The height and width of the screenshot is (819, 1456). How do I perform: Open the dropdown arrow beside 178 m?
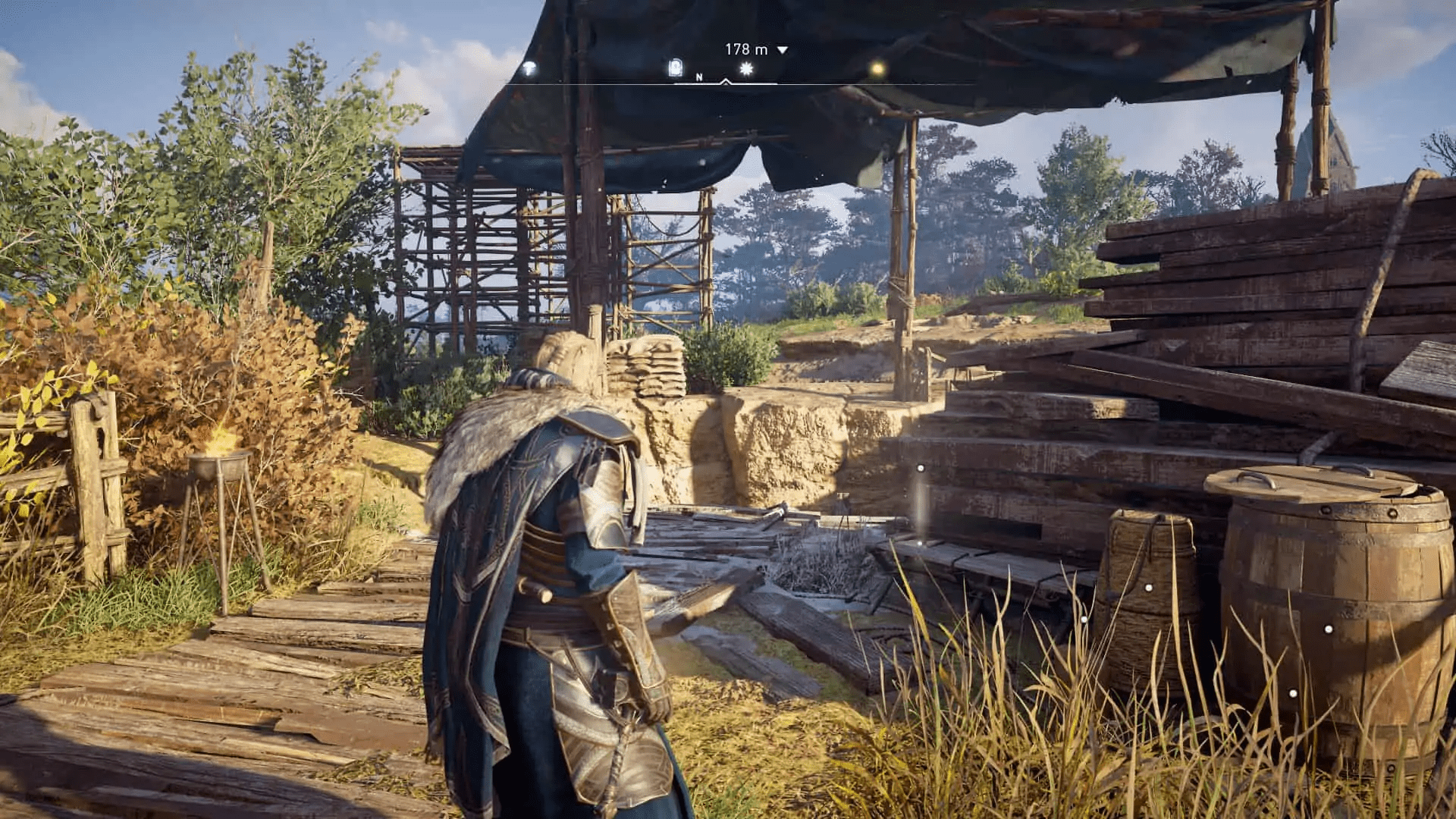[783, 49]
